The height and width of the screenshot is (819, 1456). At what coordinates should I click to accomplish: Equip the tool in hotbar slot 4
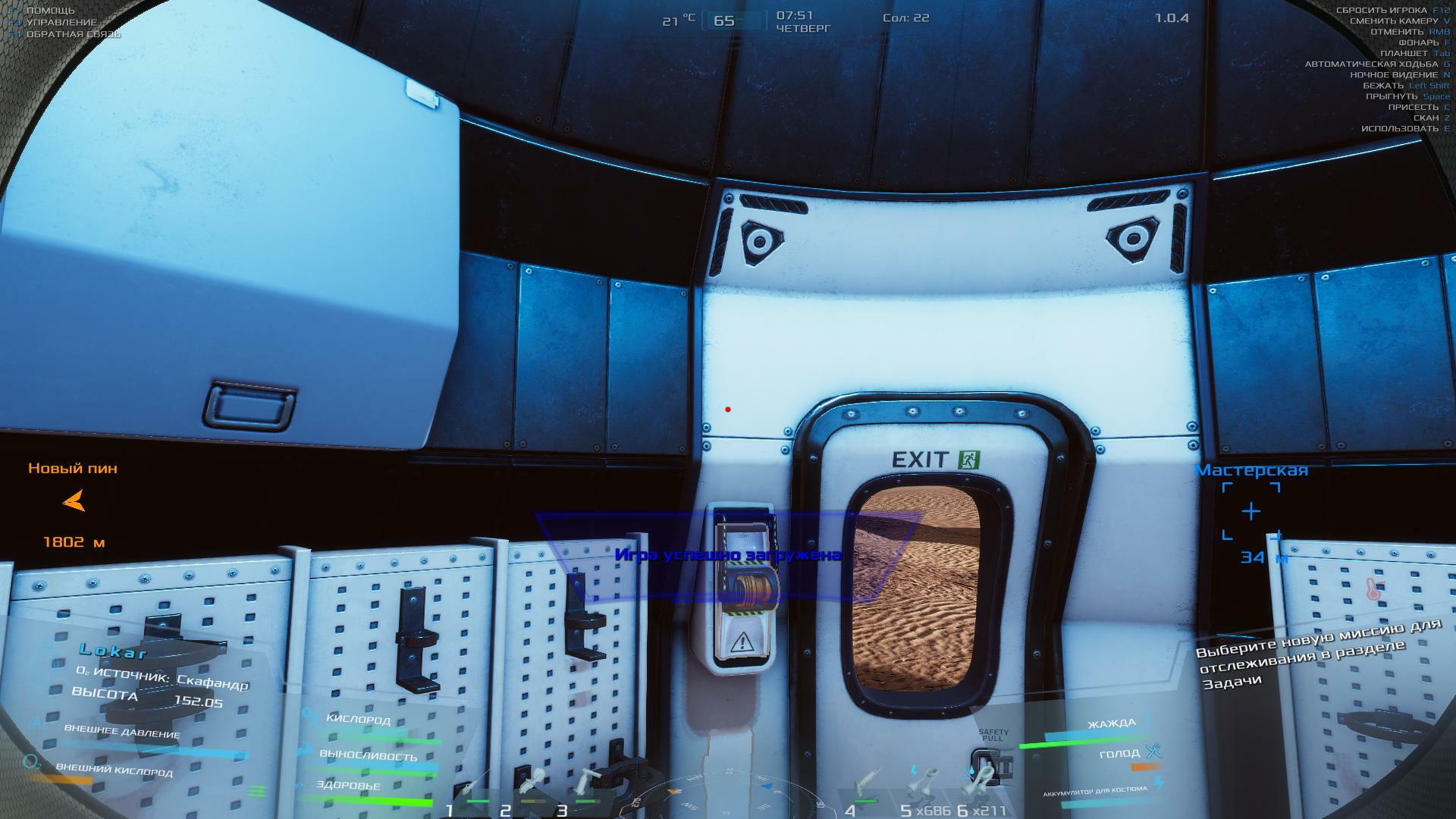[866, 790]
